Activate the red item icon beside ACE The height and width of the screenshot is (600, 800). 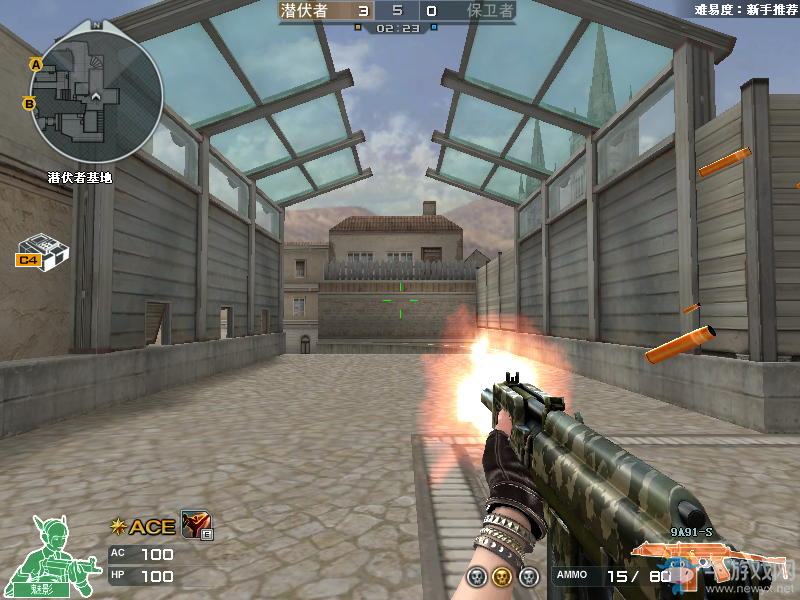(x=195, y=524)
